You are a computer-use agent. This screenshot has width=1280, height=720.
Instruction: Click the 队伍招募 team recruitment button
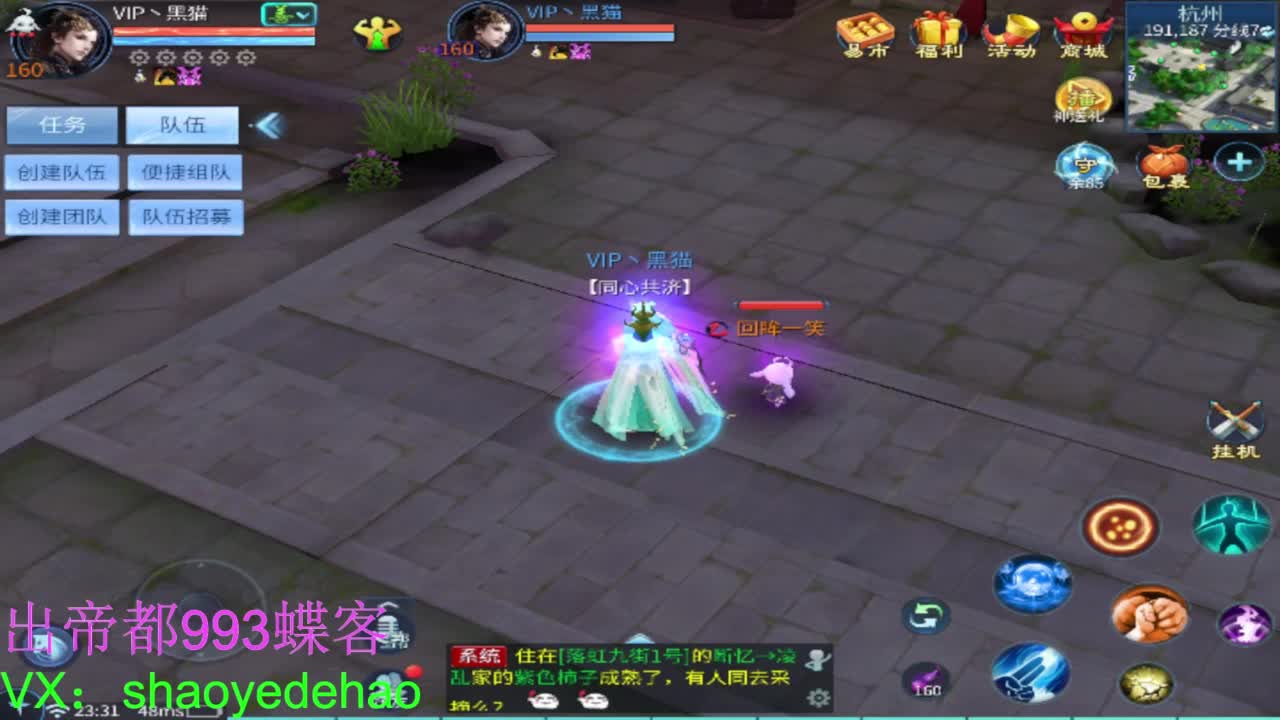[184, 219]
